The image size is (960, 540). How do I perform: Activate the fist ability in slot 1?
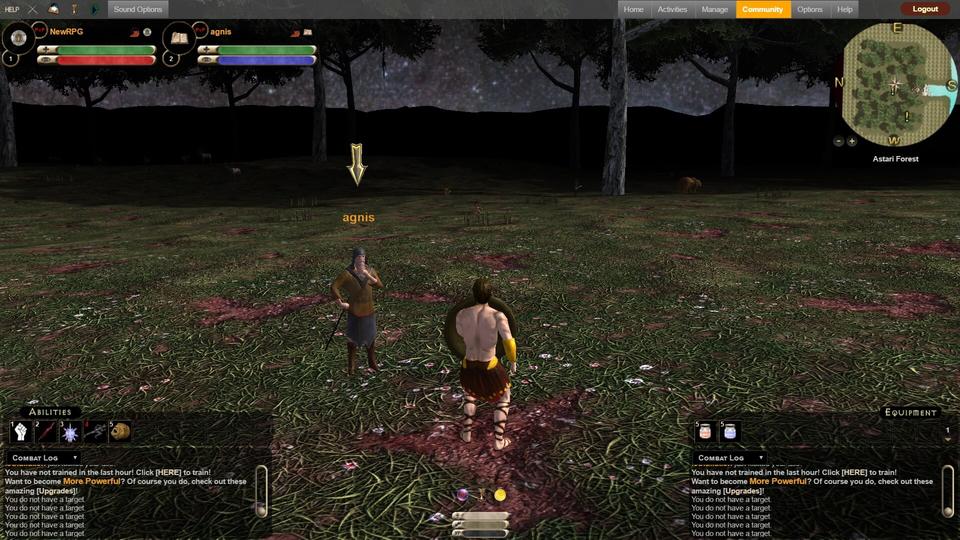point(22,432)
